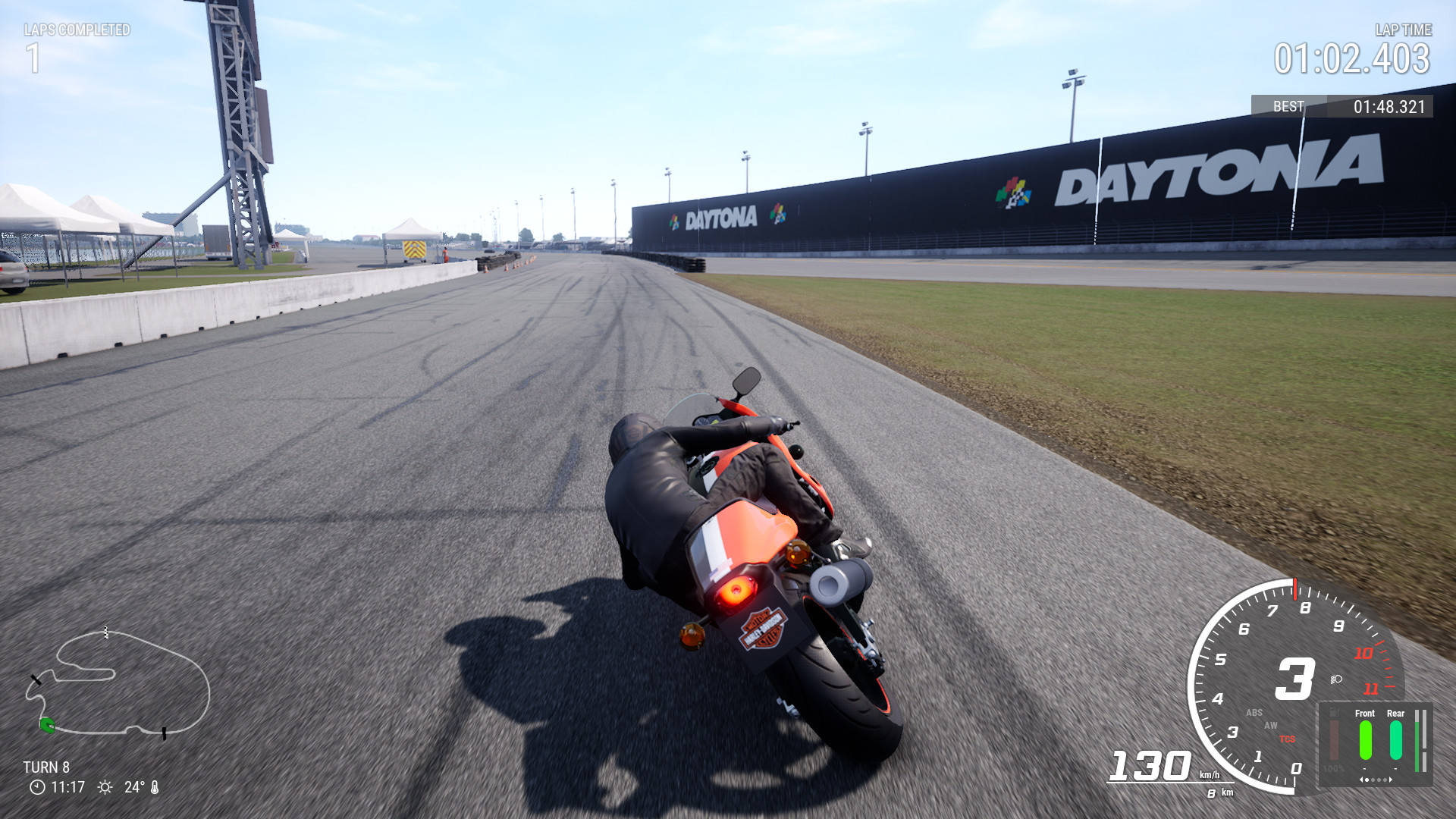Click the rider position marker on the minimap
Image resolution: width=1456 pixels, height=819 pixels.
pyautogui.click(x=47, y=726)
